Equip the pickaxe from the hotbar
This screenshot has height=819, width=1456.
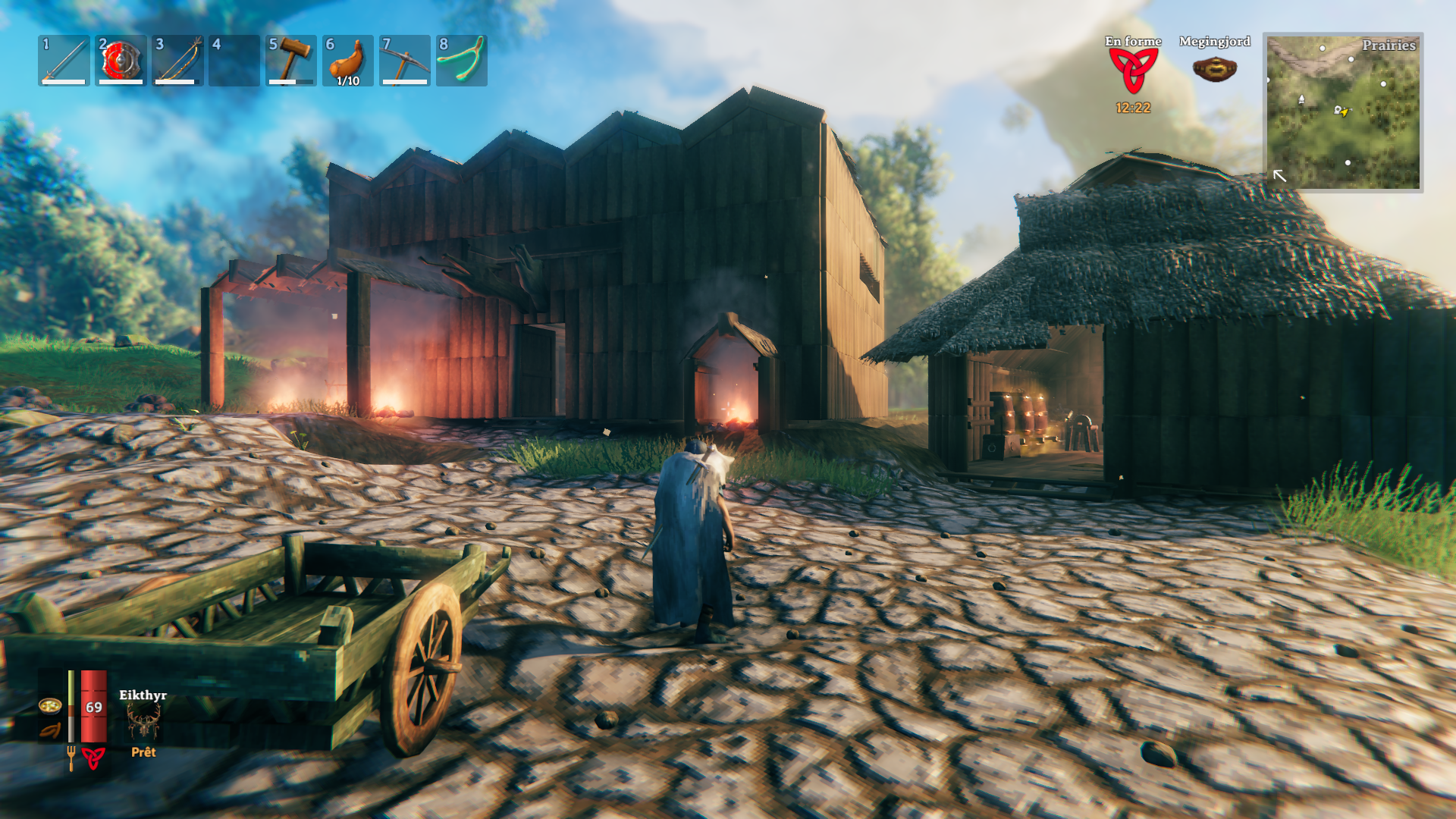coord(405,61)
